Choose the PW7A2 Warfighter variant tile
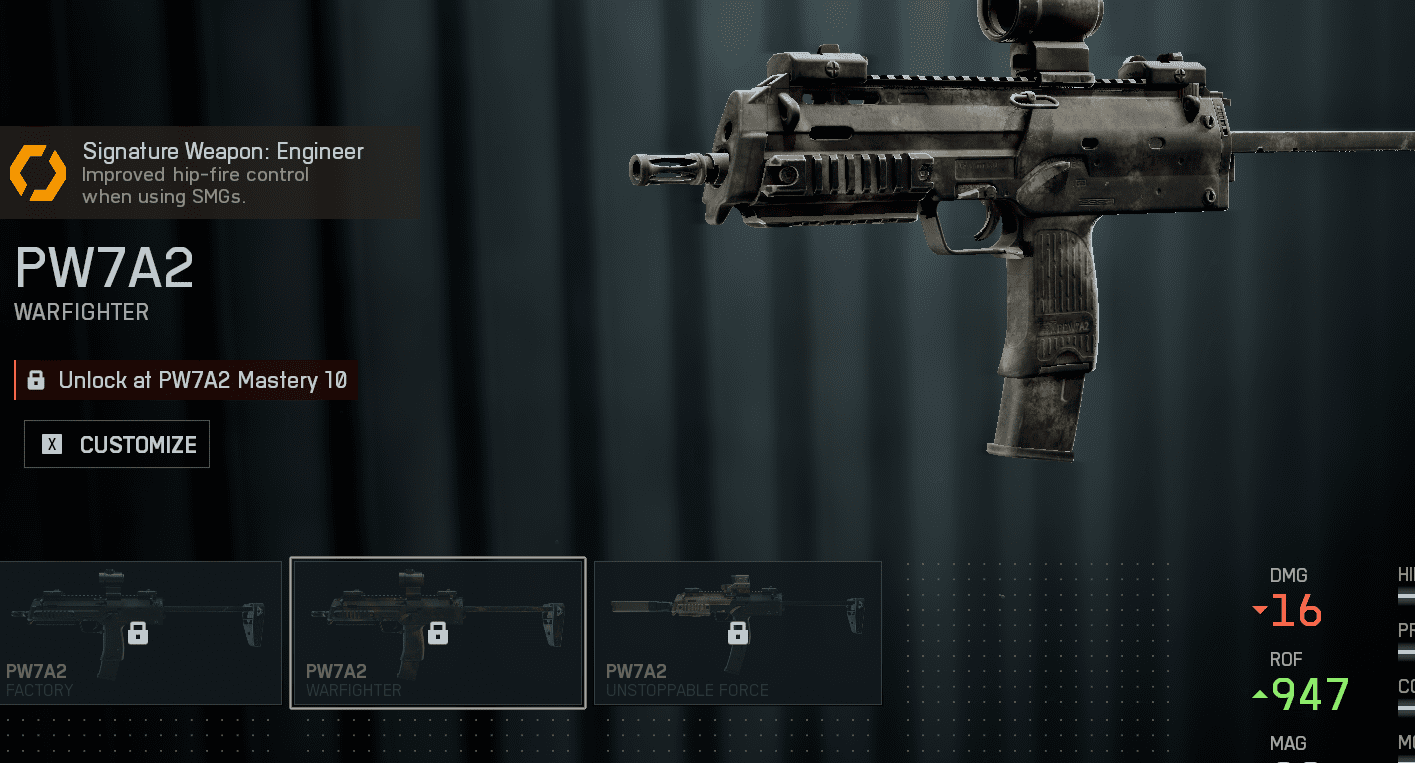Image resolution: width=1415 pixels, height=763 pixels. [437, 632]
